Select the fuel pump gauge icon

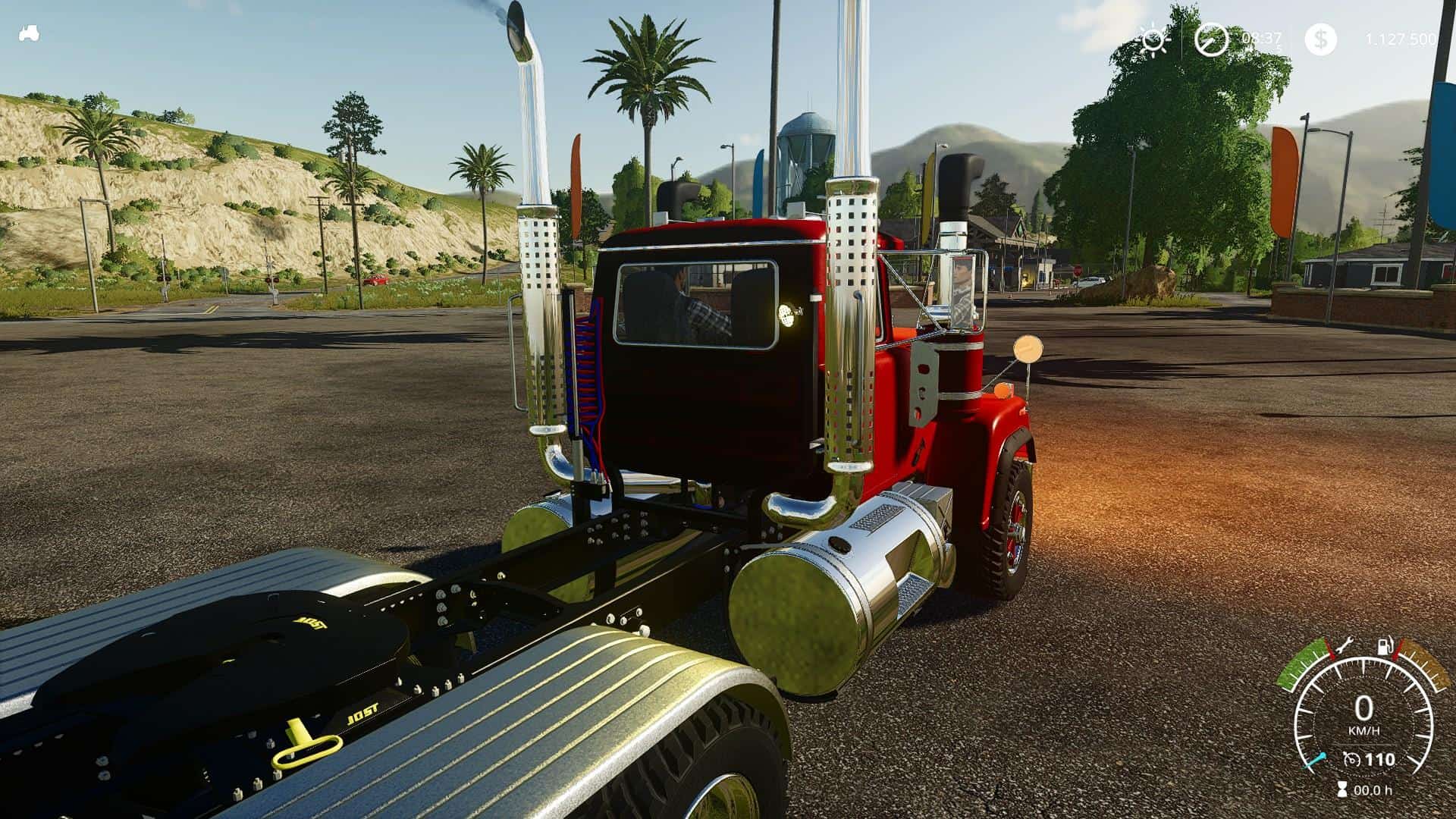[1385, 648]
